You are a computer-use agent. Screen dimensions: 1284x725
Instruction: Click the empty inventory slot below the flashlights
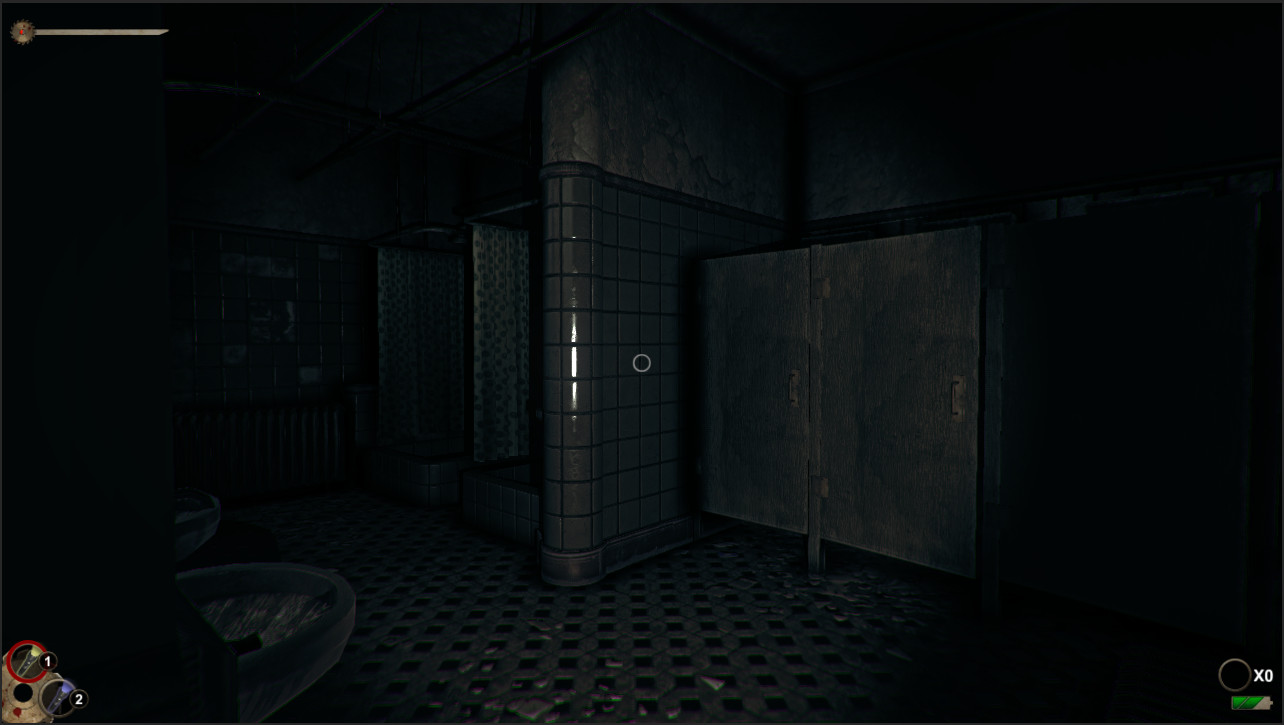[21, 692]
